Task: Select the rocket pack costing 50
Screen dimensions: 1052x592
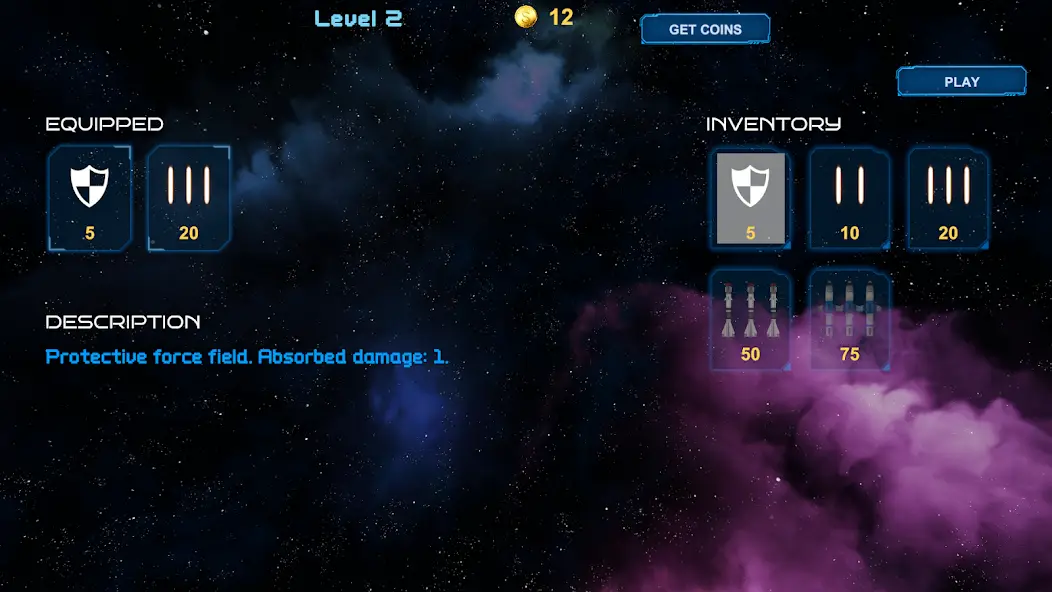Action: tap(750, 319)
